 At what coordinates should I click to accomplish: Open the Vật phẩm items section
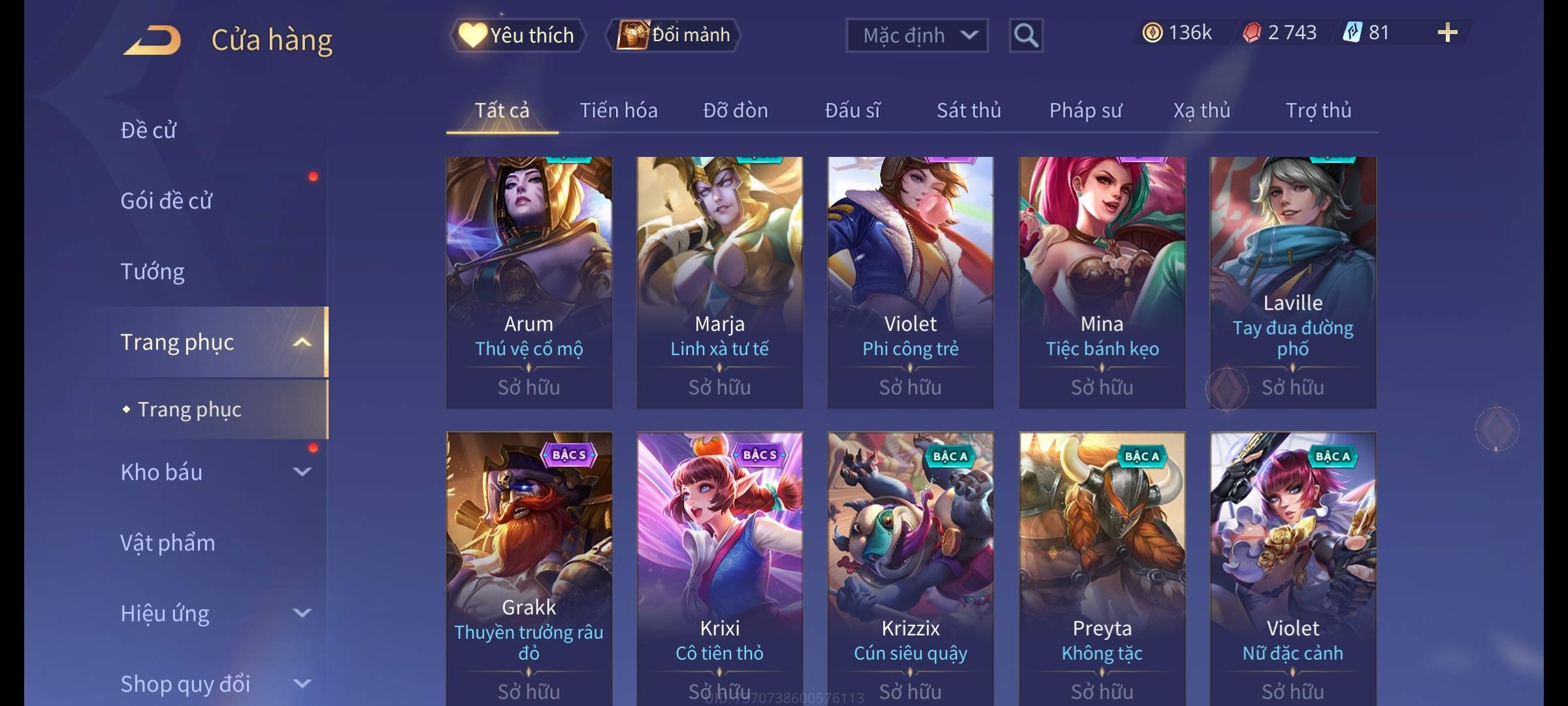[168, 543]
